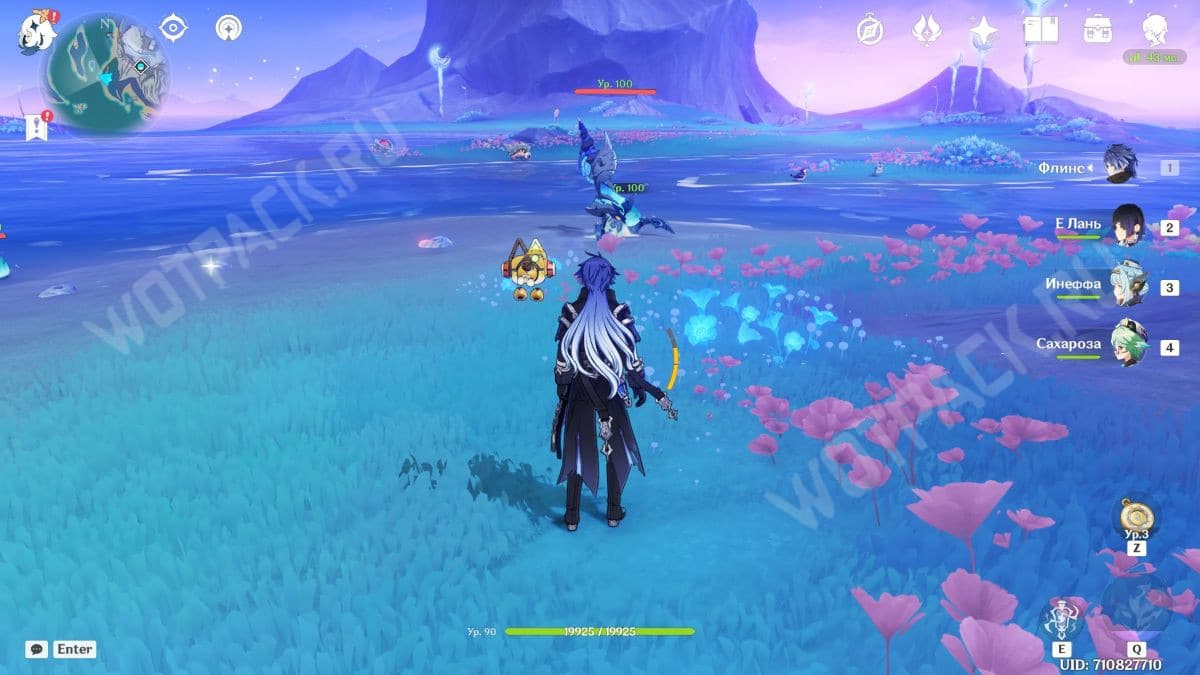
Task: Click the circular arrow icon near the minimap
Action: [229, 28]
